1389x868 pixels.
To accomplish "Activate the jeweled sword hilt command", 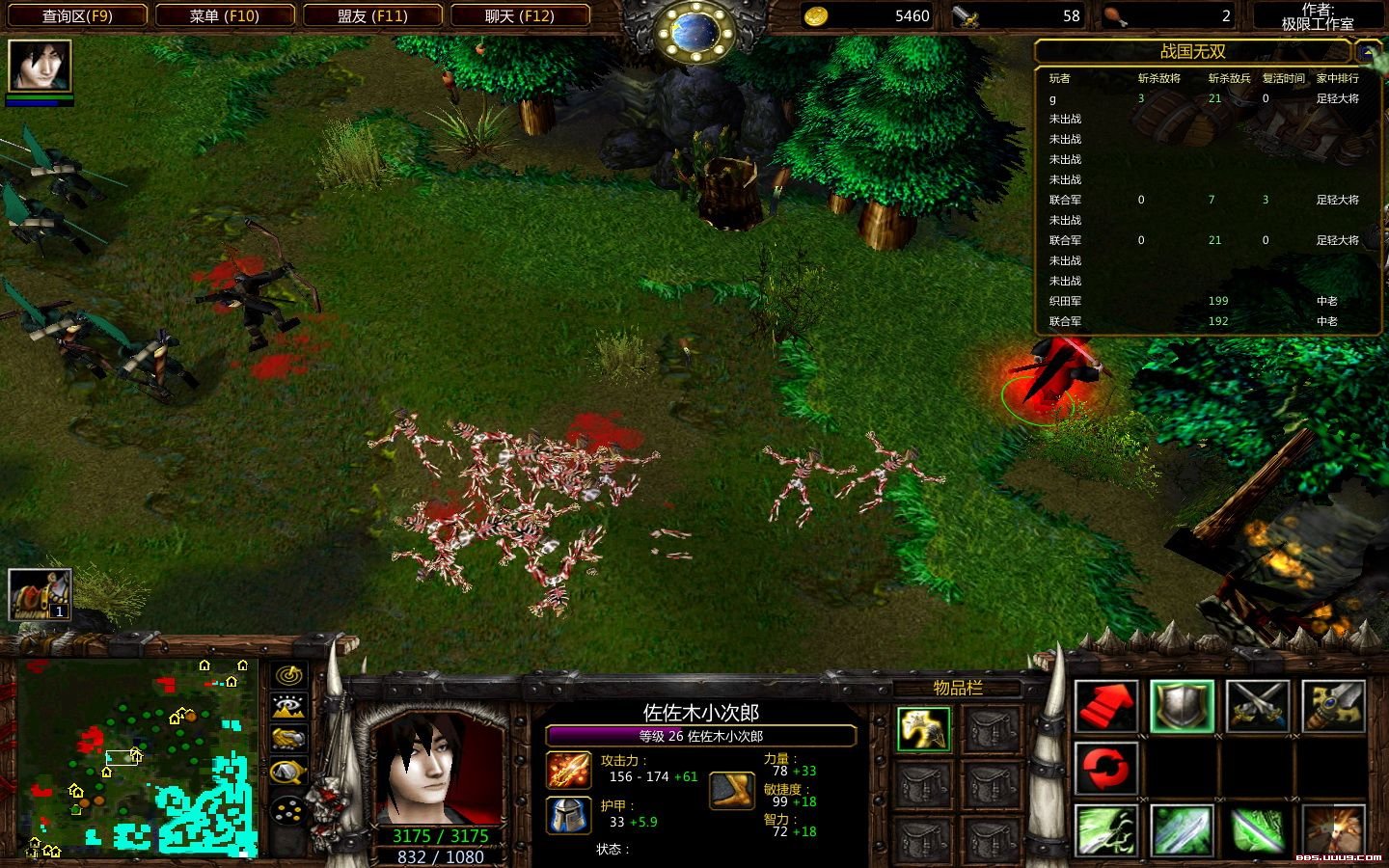I will click(x=1334, y=705).
